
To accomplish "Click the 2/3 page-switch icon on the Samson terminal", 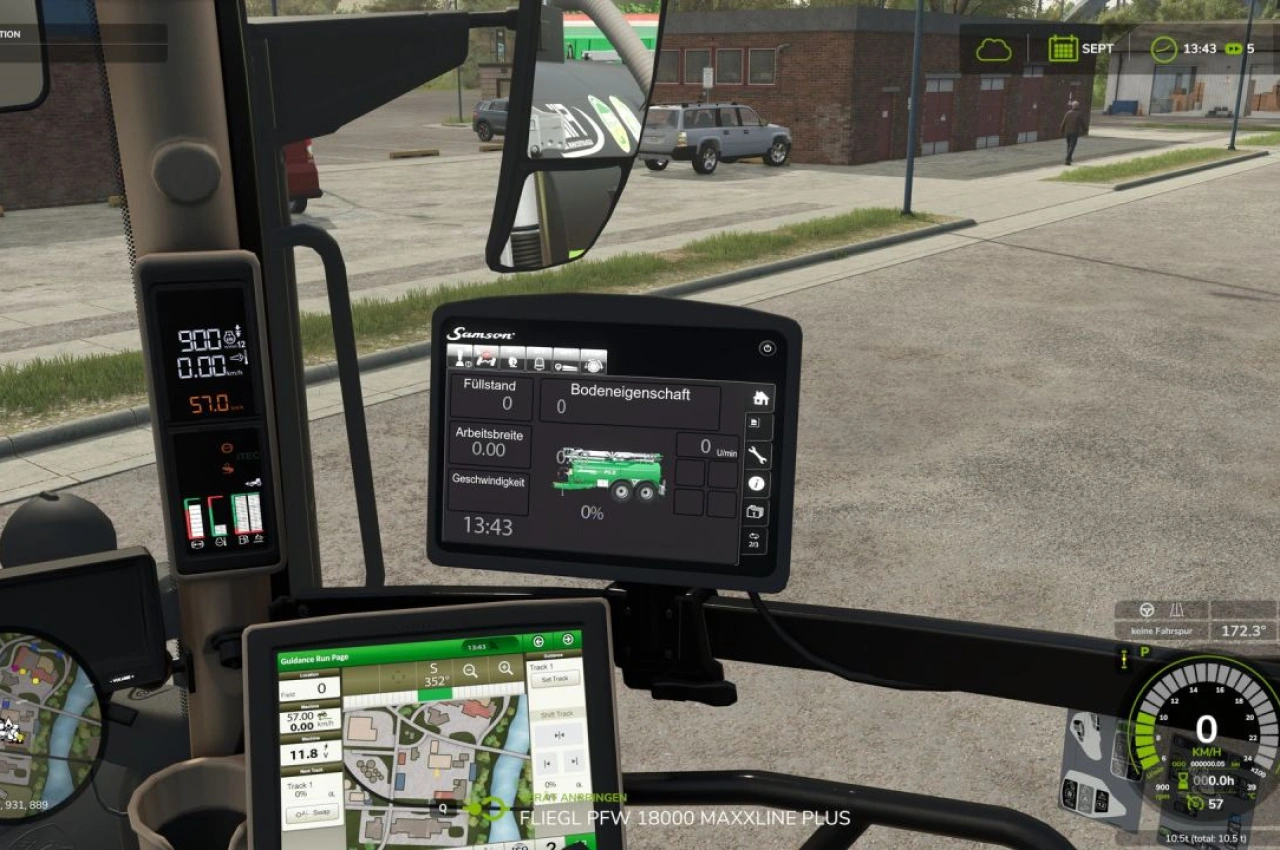I will (x=753, y=540).
